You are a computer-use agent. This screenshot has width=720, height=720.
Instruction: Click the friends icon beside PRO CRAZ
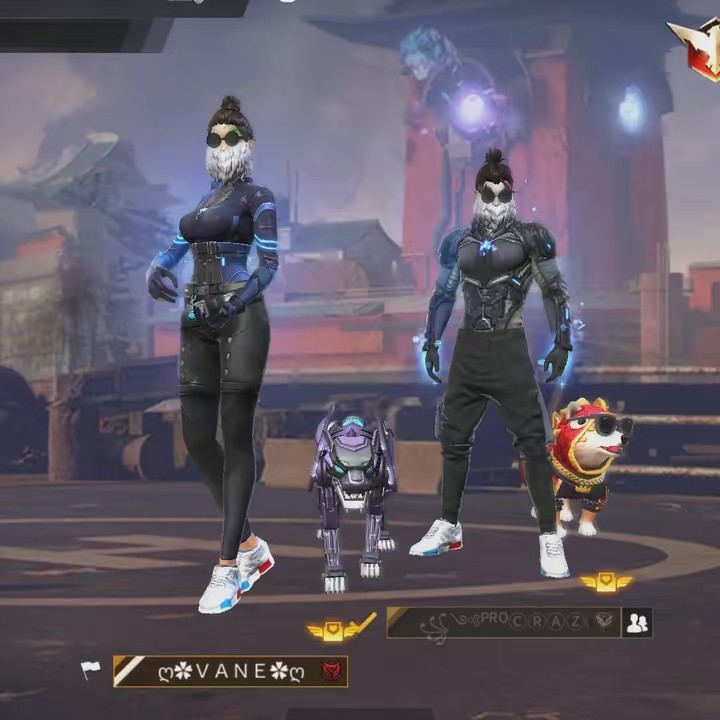[637, 622]
